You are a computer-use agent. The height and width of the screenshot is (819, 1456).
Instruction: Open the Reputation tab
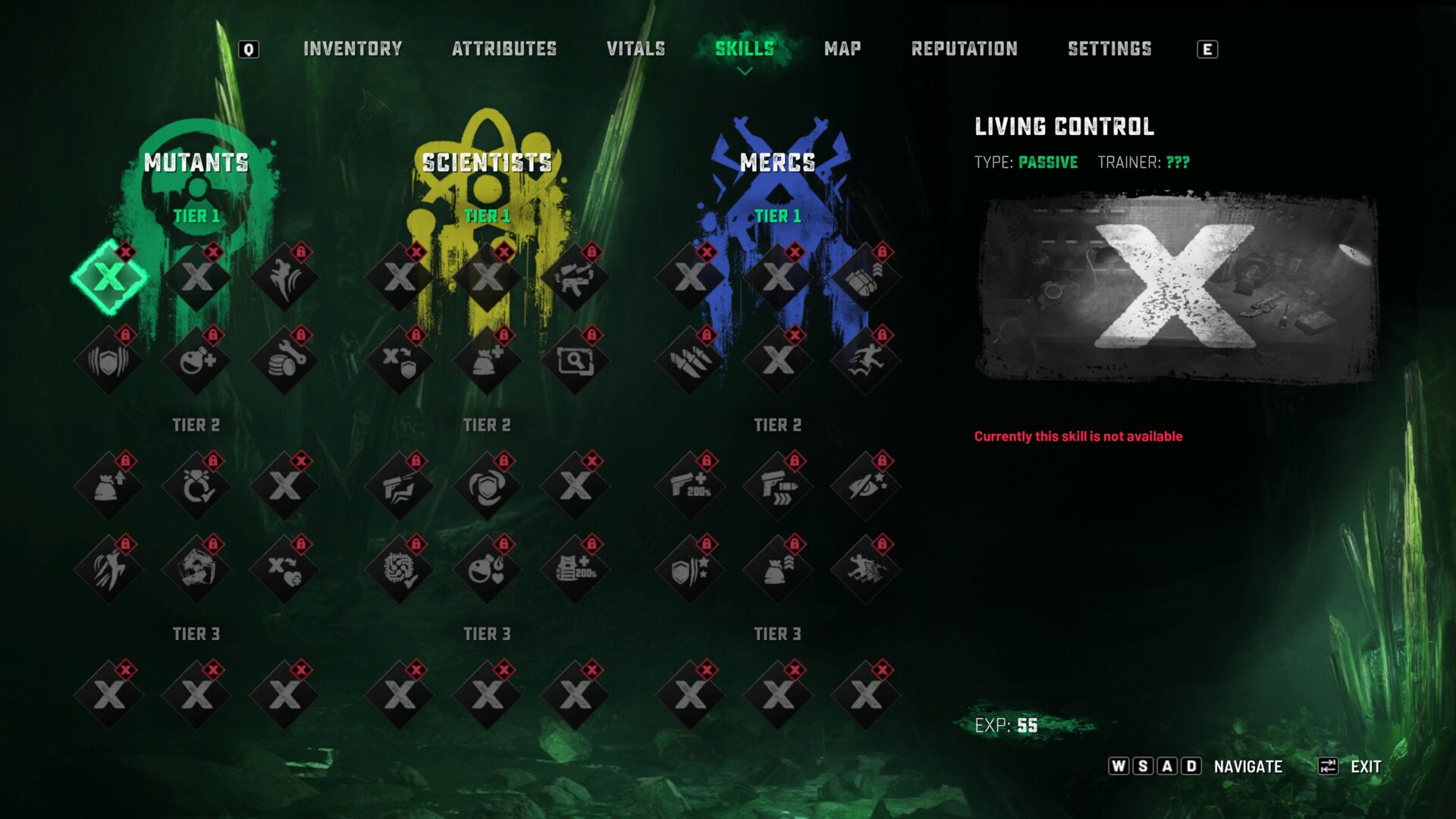(x=964, y=49)
